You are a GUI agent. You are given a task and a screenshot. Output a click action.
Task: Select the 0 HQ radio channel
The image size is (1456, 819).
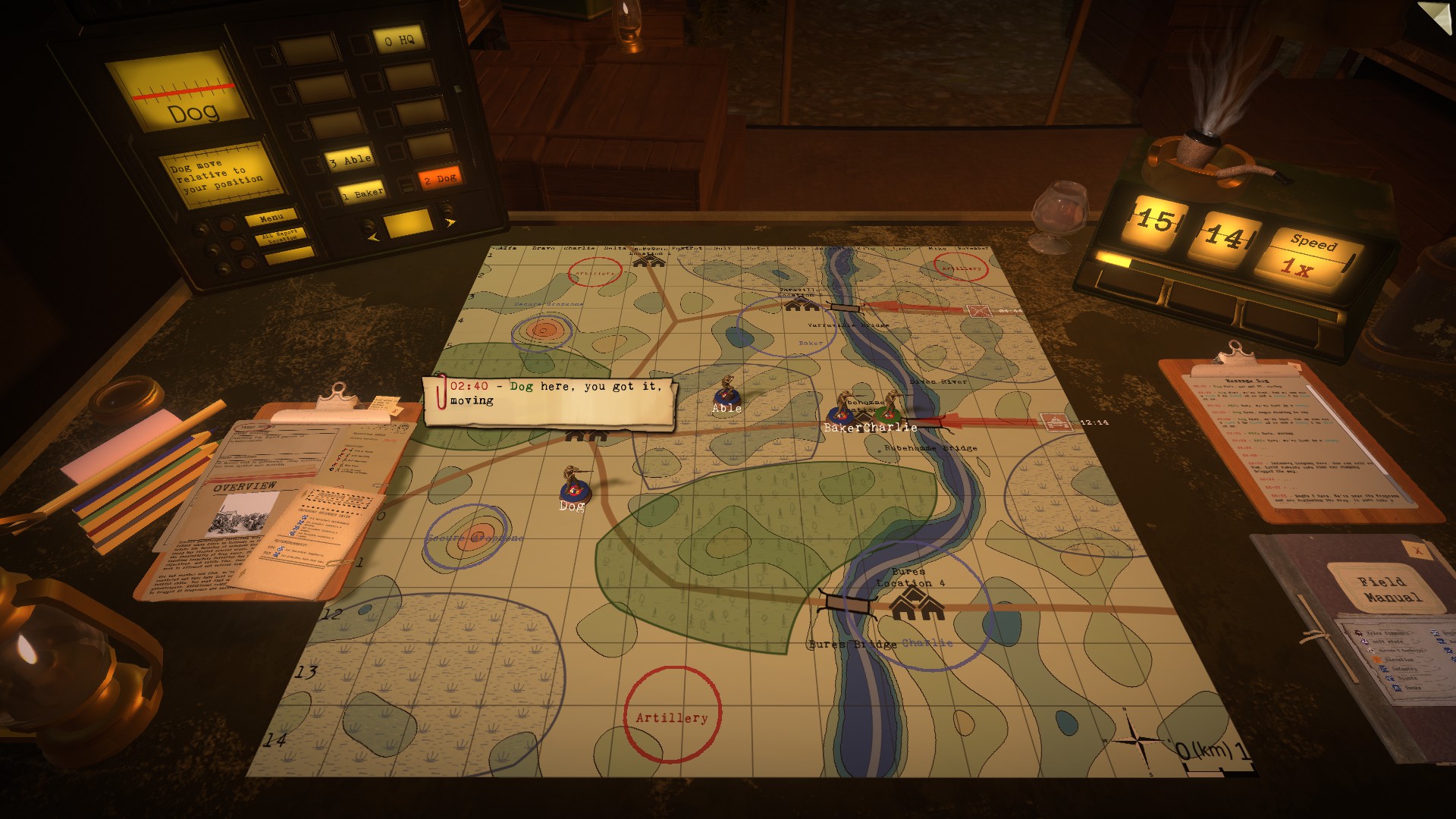399,40
